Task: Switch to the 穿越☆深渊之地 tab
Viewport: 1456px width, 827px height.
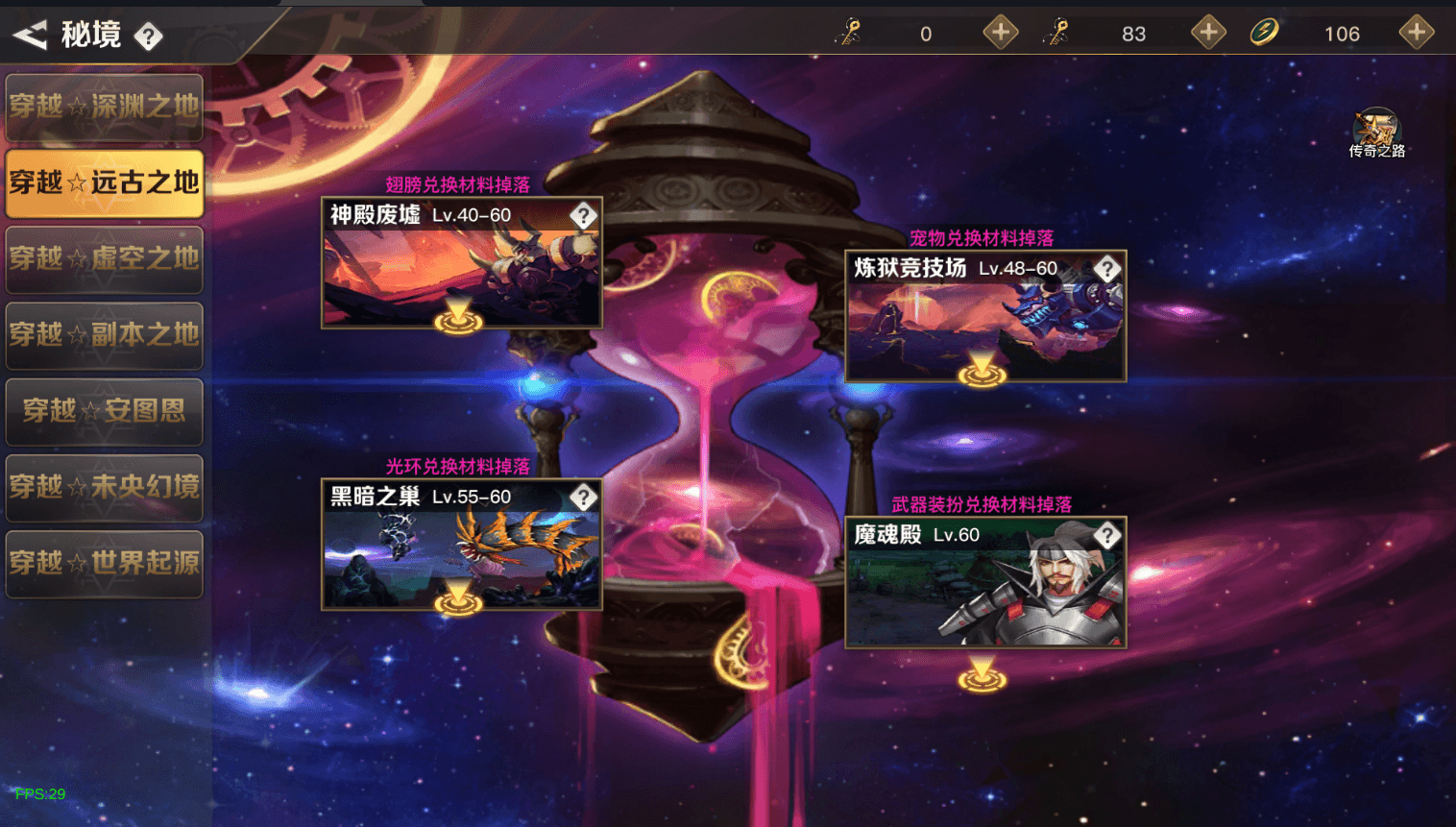Action: coord(104,107)
